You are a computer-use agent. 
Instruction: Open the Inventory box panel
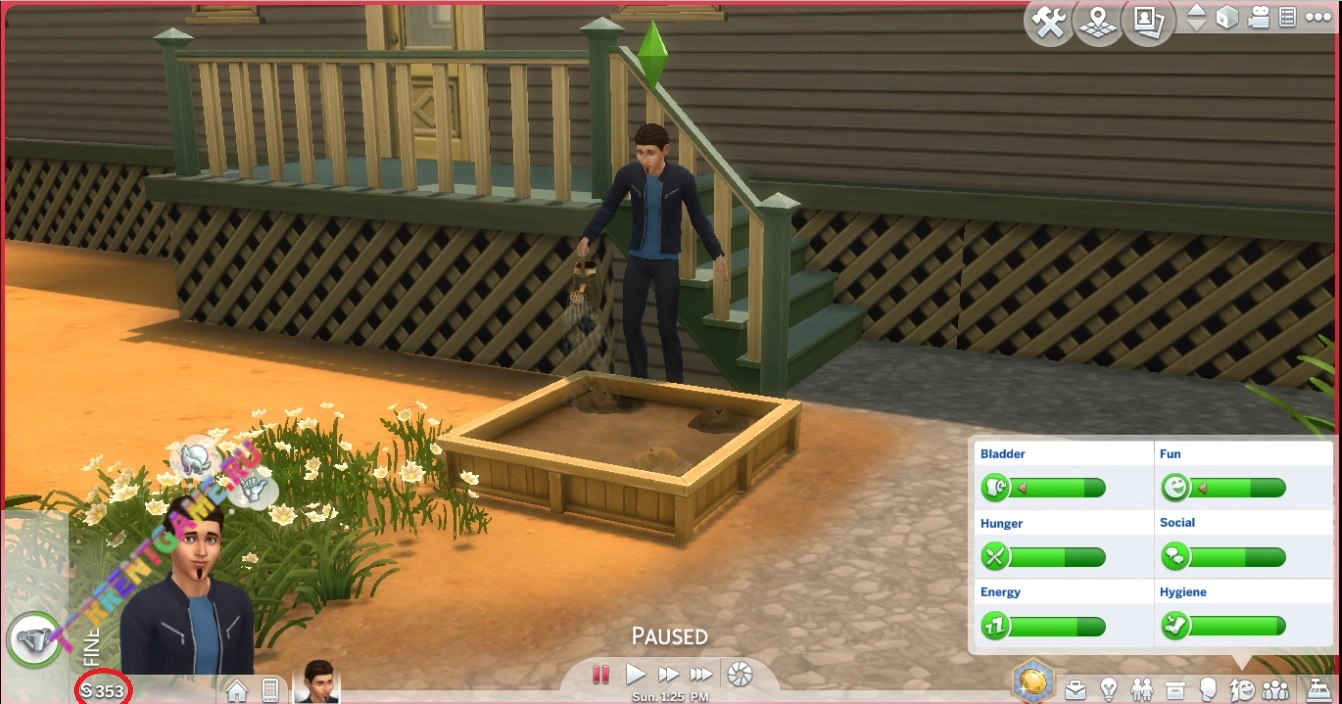1175,690
